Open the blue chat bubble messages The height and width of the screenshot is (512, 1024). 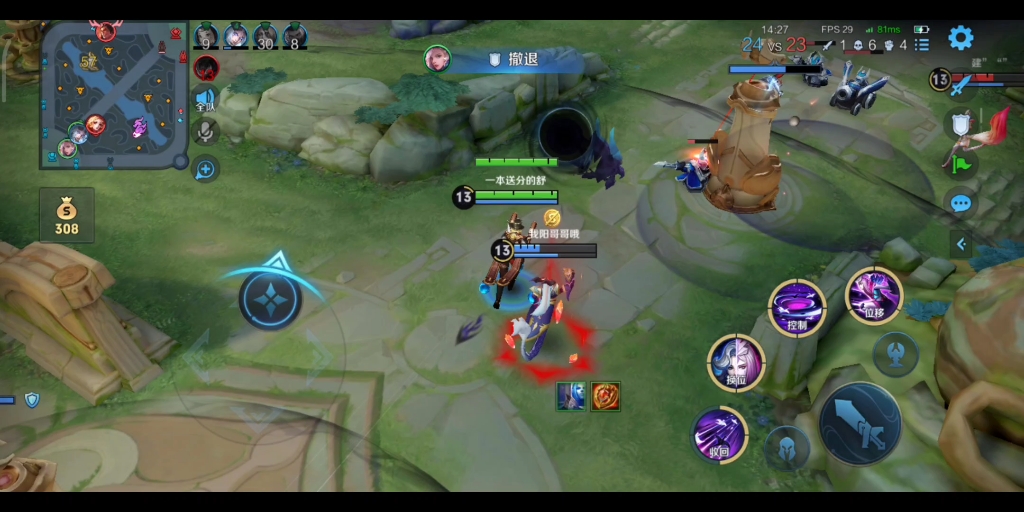click(x=960, y=204)
